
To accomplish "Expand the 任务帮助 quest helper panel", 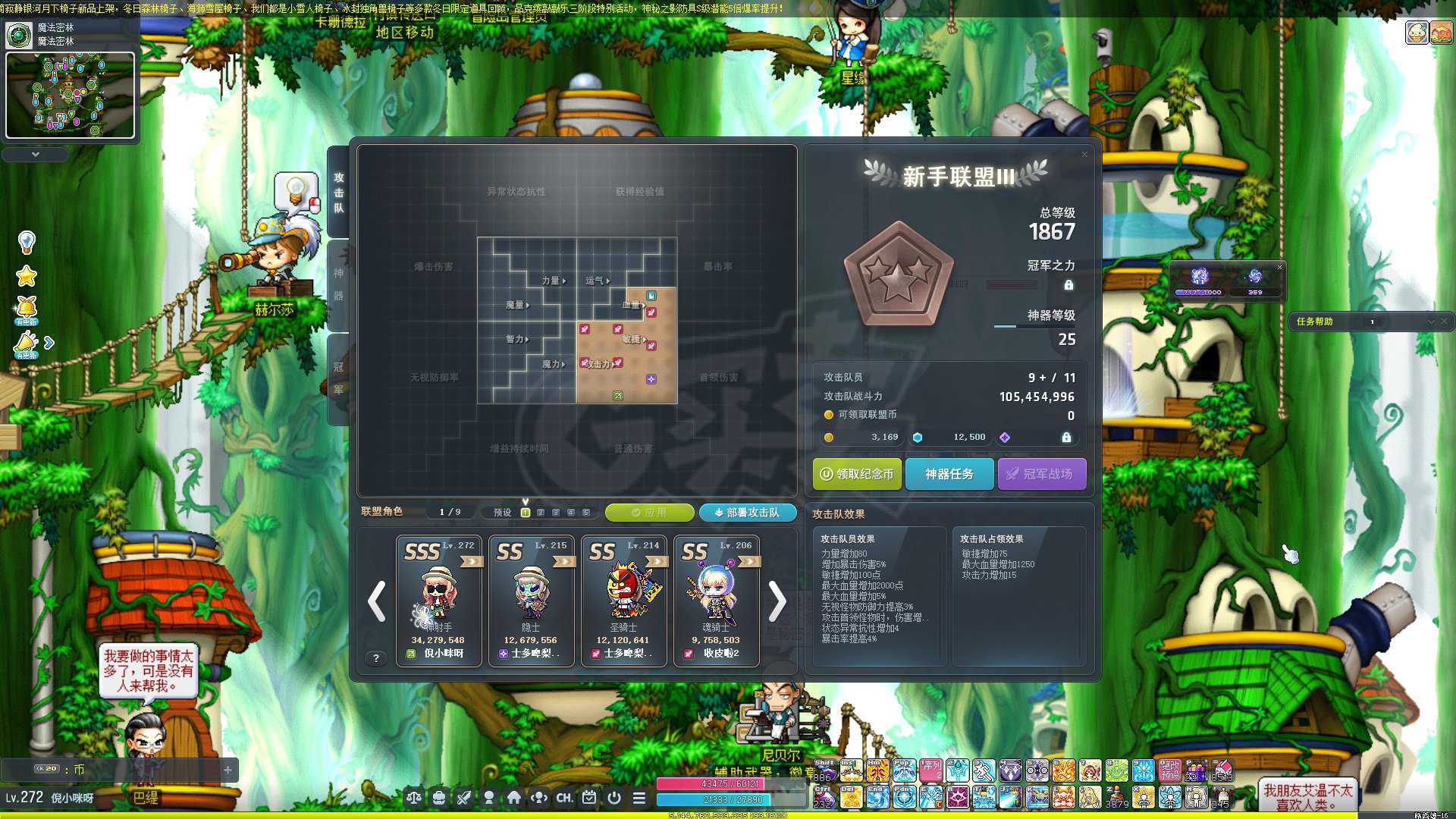I will click(1432, 322).
